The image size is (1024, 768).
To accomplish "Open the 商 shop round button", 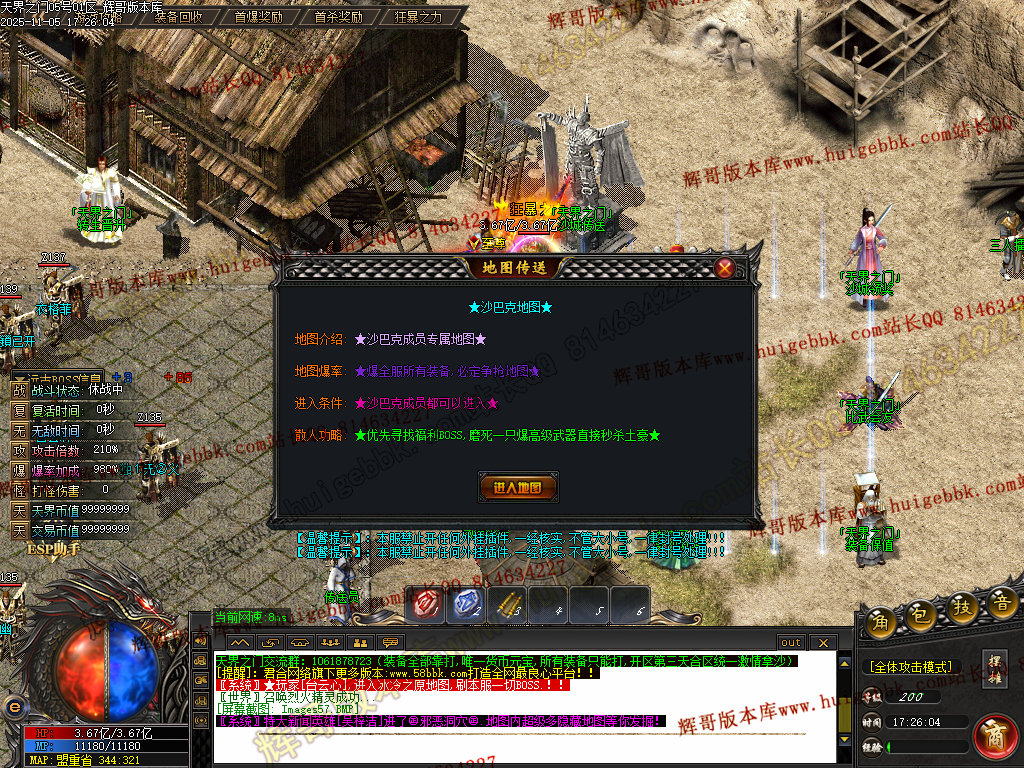I will click(x=995, y=736).
